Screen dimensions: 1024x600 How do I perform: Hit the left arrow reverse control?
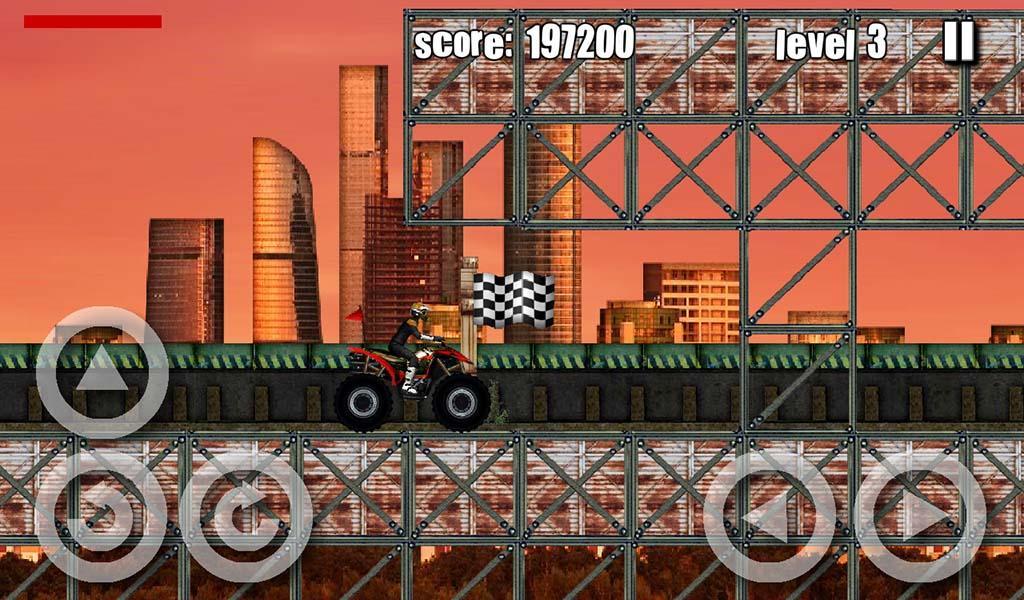[769, 517]
